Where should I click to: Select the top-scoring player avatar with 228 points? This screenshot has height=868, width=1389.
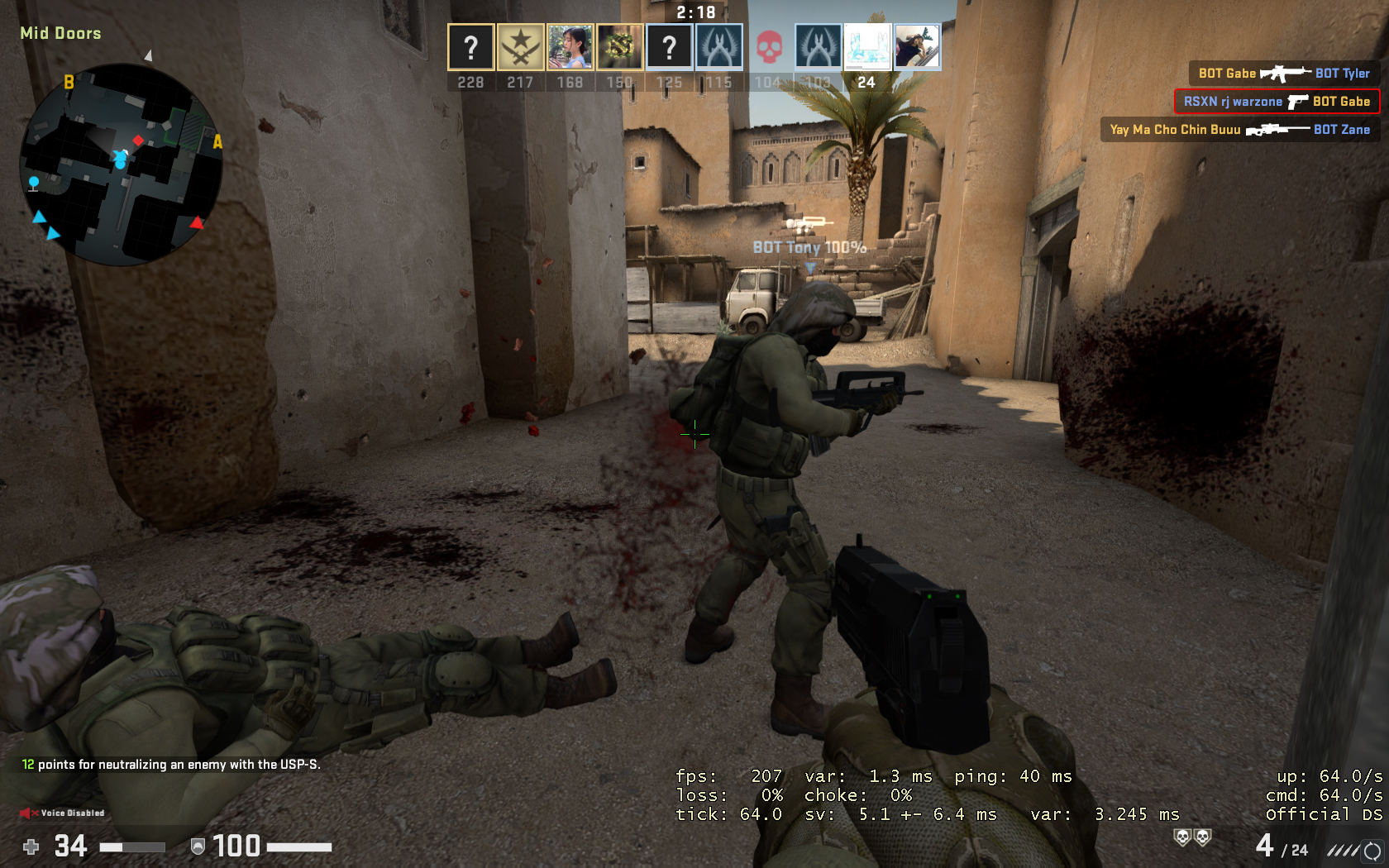pyautogui.click(x=470, y=47)
